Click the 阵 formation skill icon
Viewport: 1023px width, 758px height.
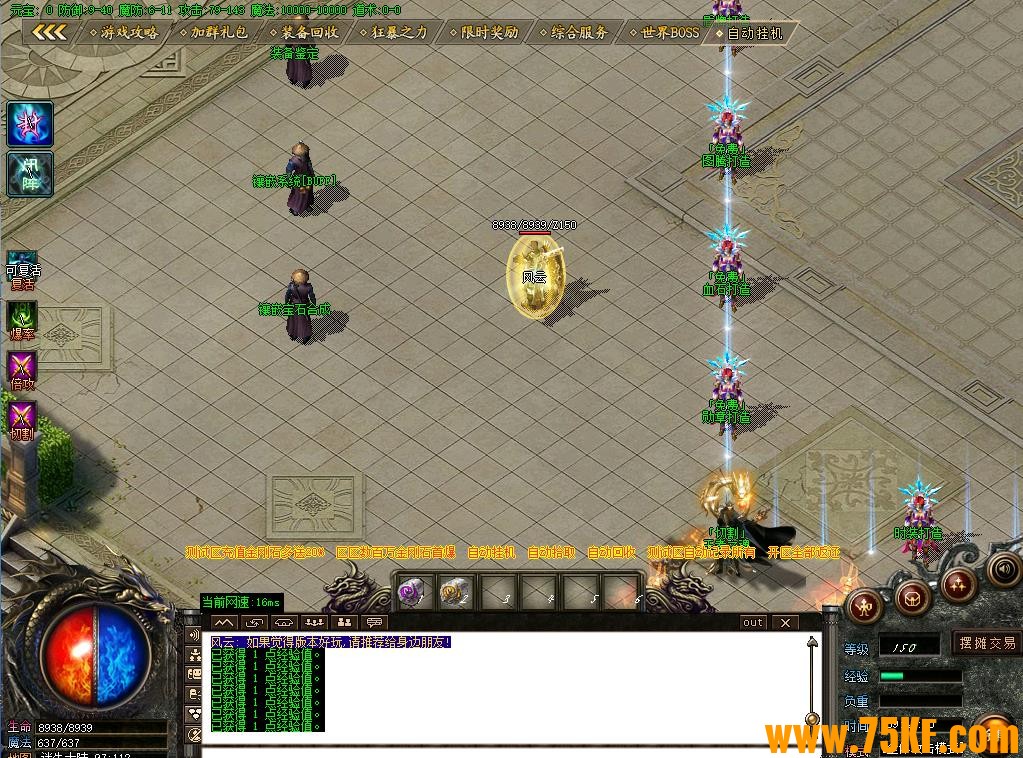30,174
